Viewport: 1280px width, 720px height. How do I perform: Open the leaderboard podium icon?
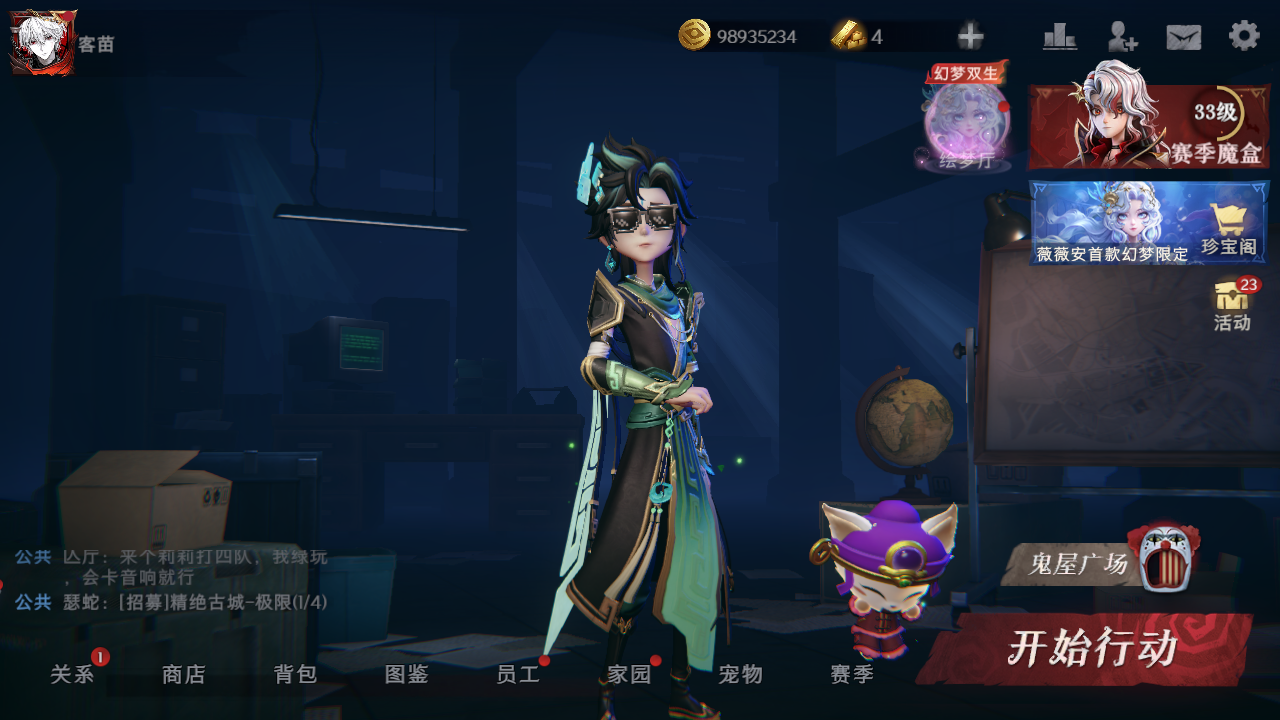[1059, 37]
